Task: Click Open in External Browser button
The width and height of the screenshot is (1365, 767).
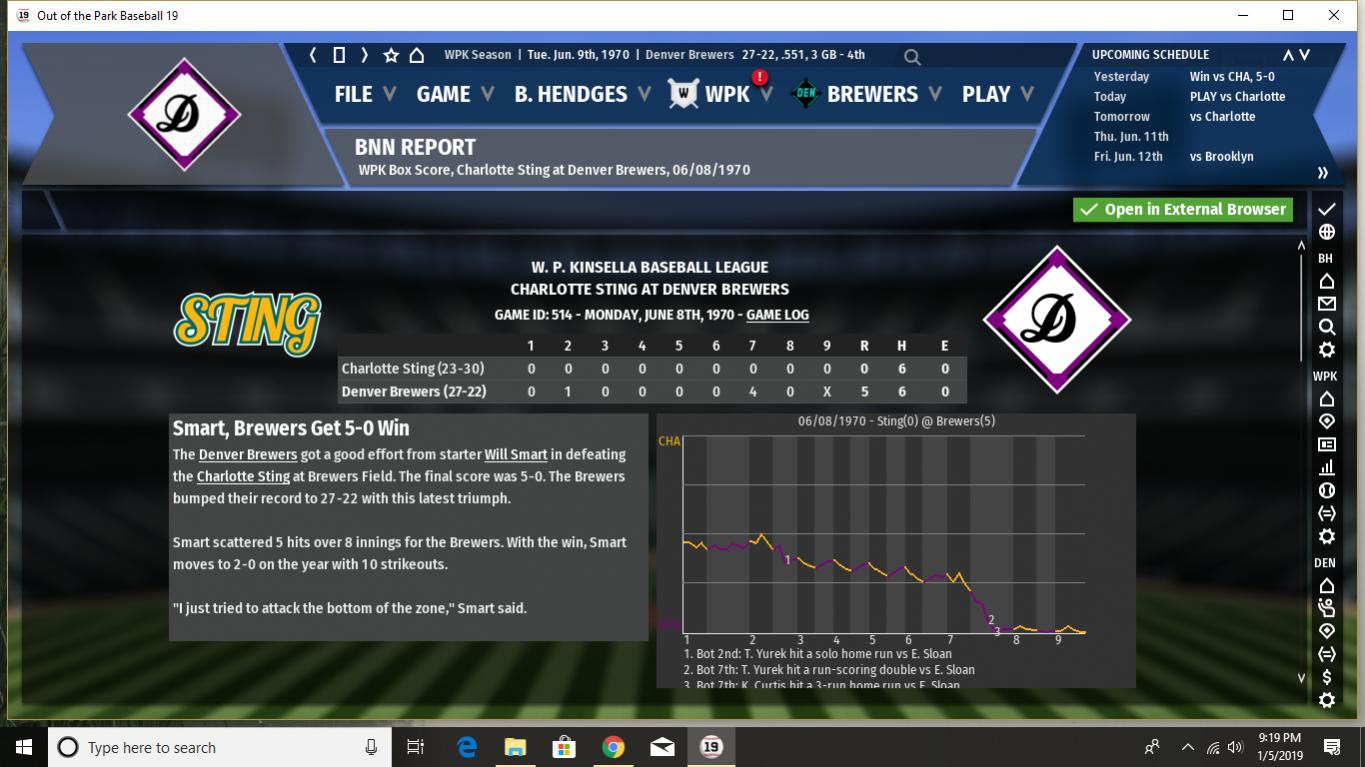Action: (1183, 209)
